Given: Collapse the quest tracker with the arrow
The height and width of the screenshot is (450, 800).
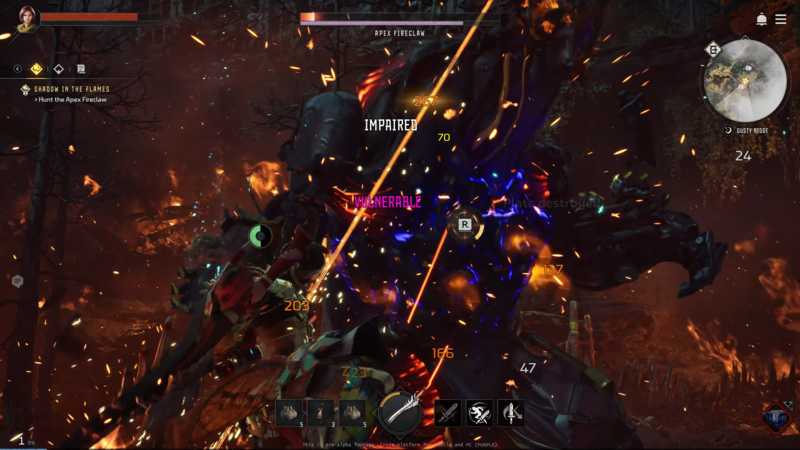Looking at the screenshot, I should (18, 69).
